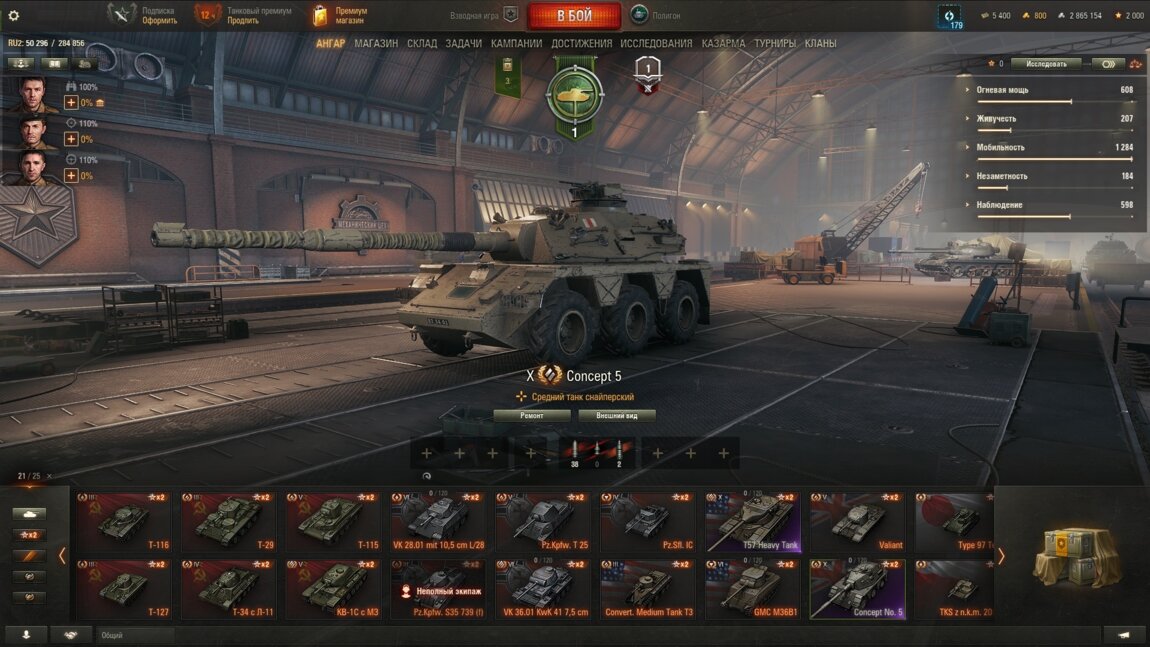Show the КЛАНЫ tab
This screenshot has width=1150, height=647.
click(x=821, y=44)
